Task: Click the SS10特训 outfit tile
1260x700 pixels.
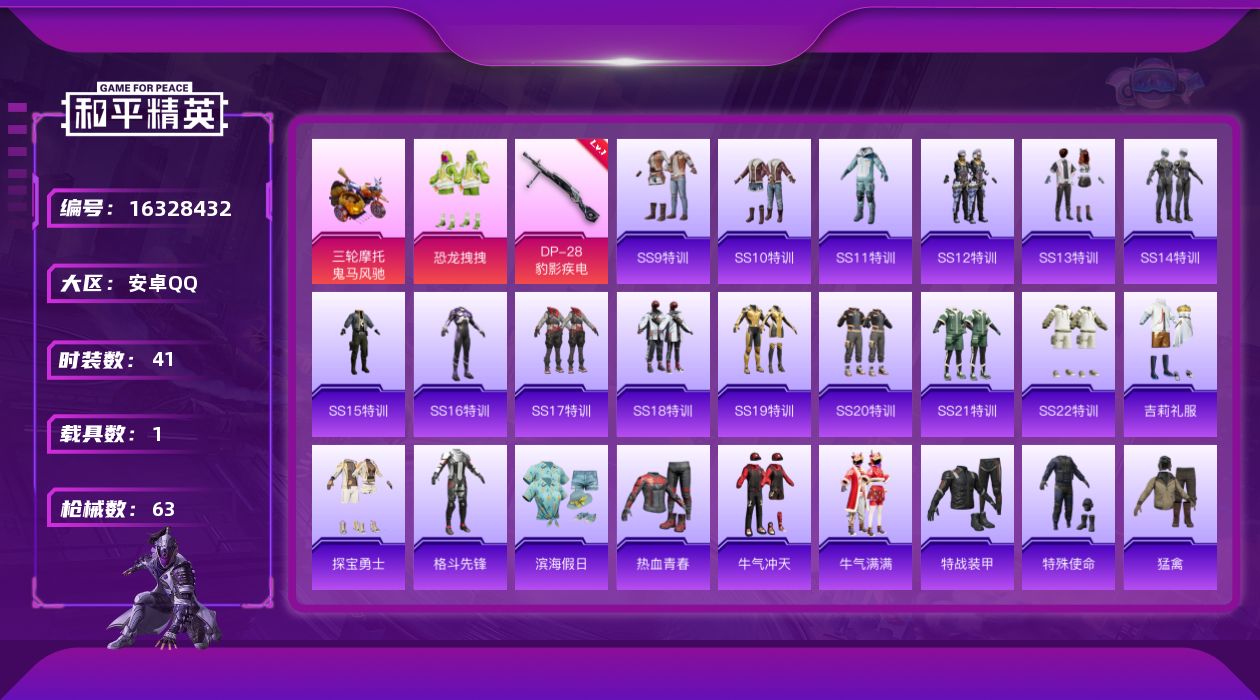Action: (x=764, y=211)
